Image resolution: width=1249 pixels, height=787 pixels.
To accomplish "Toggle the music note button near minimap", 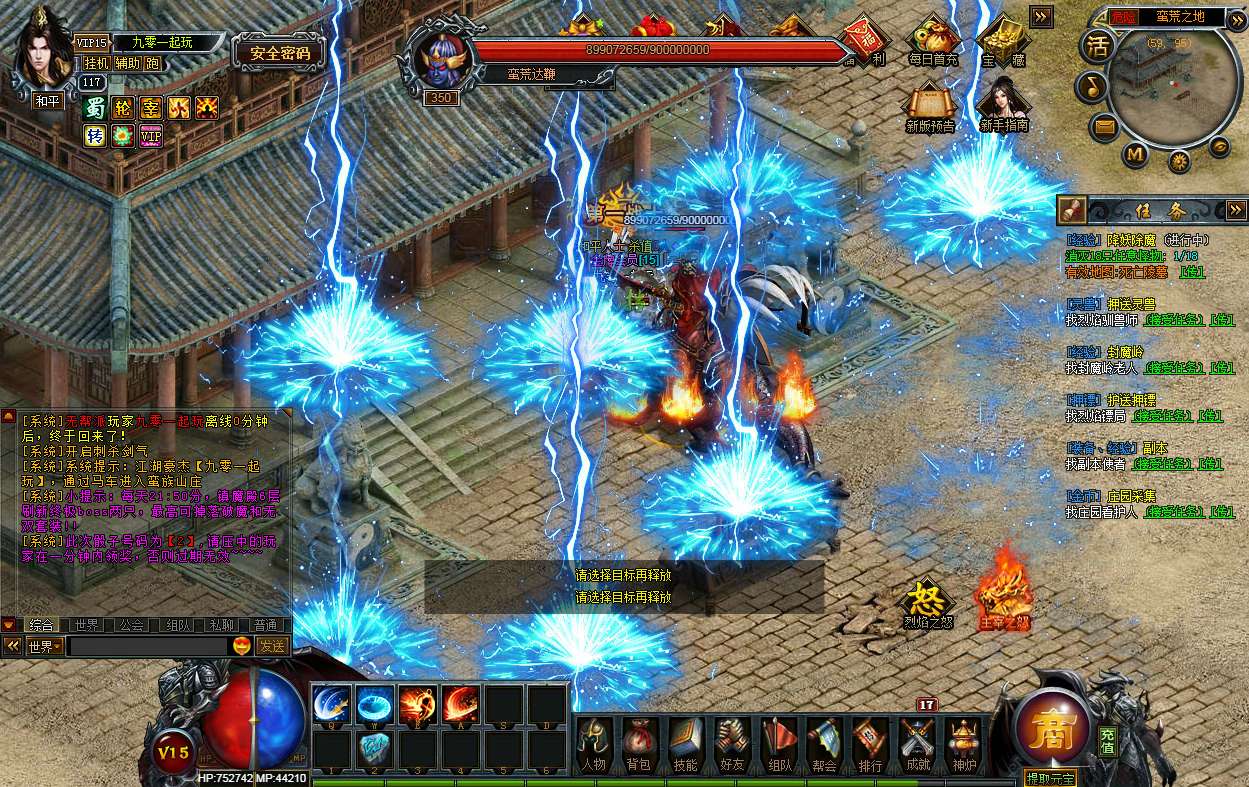I will pos(1090,88).
